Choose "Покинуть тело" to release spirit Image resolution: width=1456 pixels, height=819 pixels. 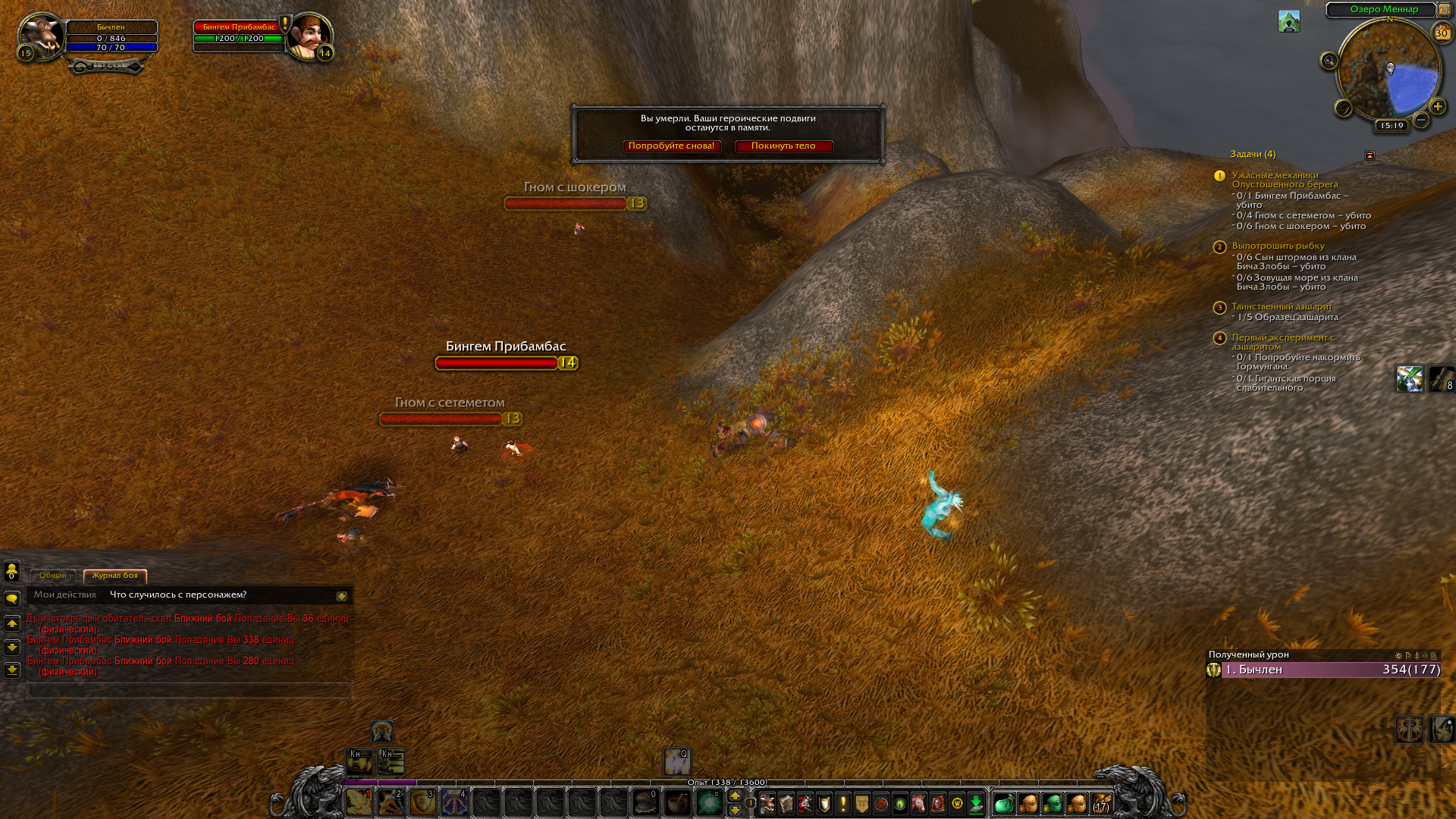click(x=783, y=146)
